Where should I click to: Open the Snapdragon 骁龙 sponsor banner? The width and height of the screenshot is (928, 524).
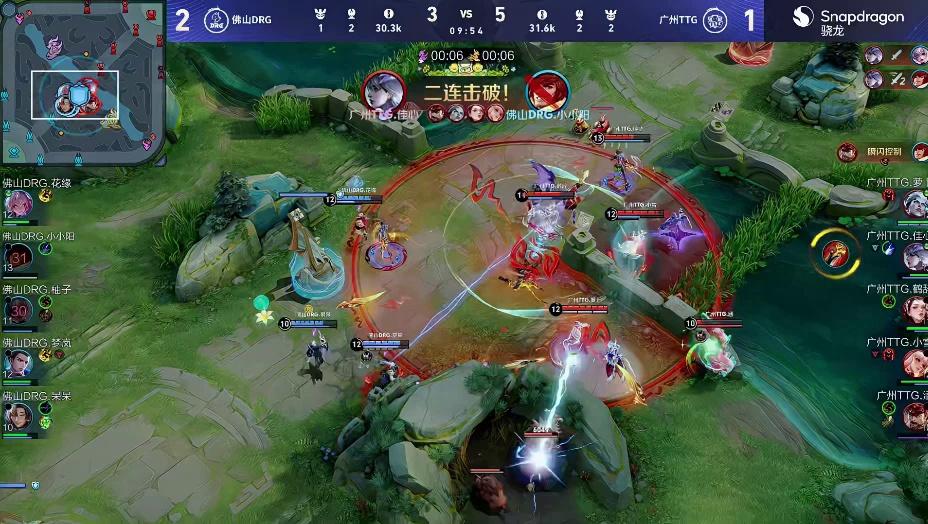click(x=847, y=20)
